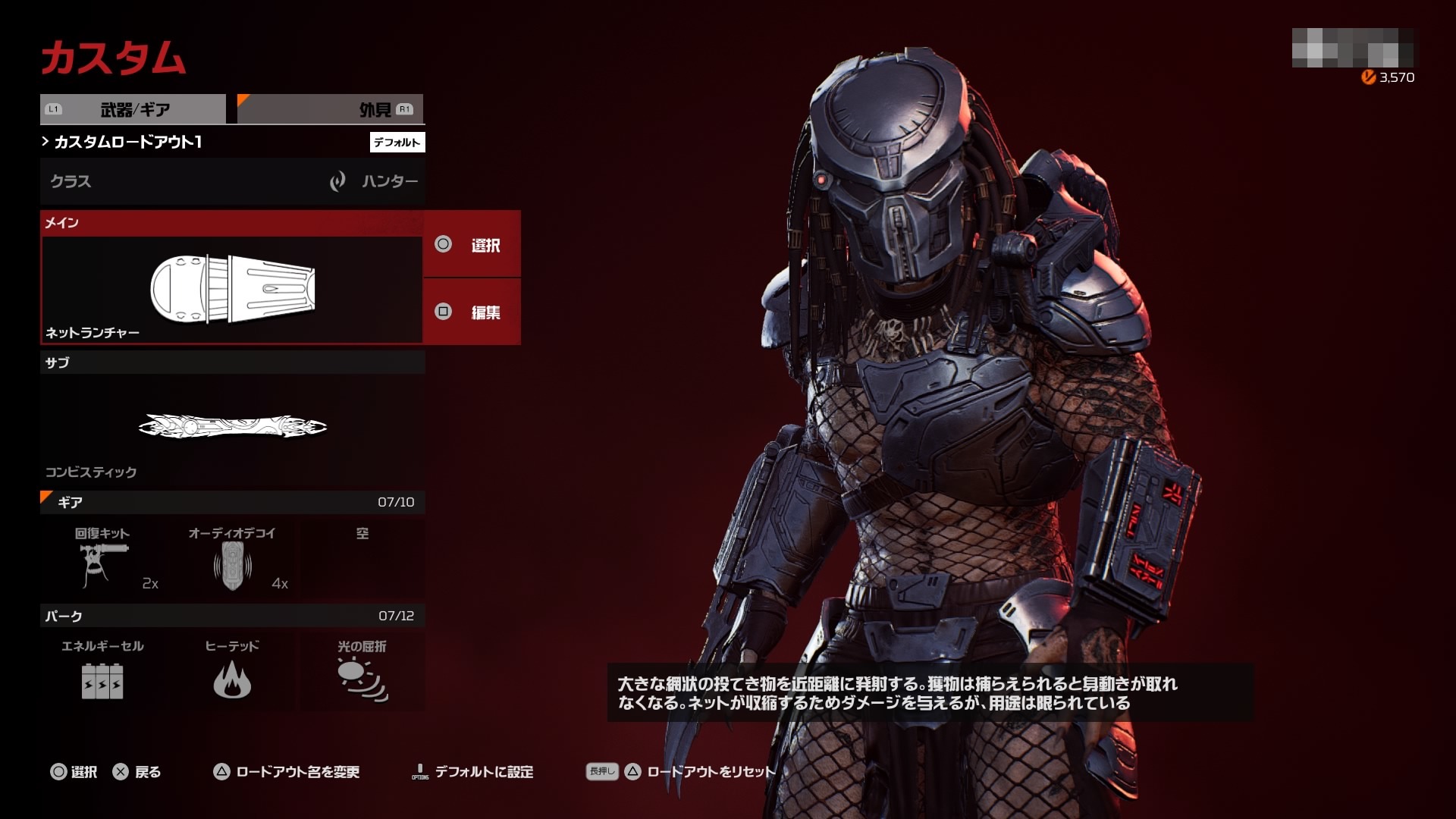1456x819 pixels.
Task: Choose the 光の屈折 perk
Action: [362, 671]
